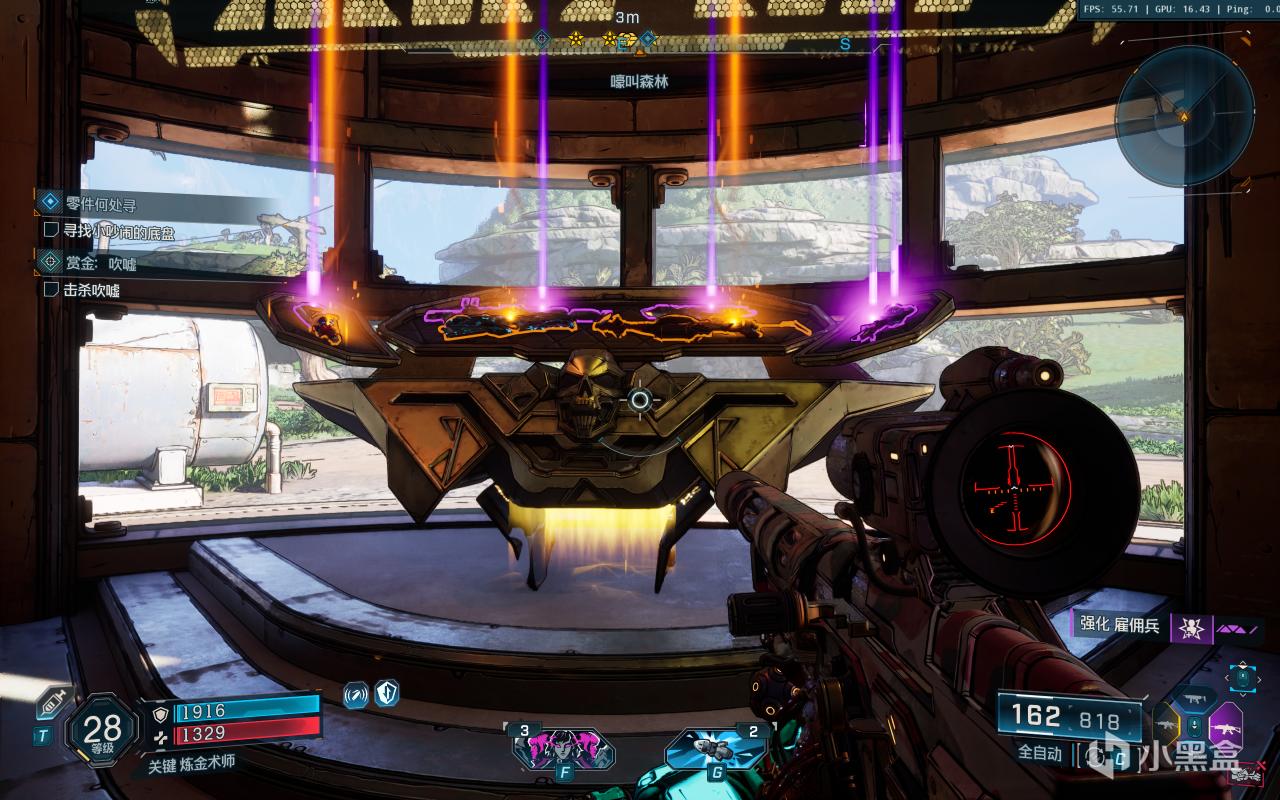Image resolution: width=1280 pixels, height=800 pixels.
Task: Toggle the 全自动 fire mode indicator
Action: [x=1040, y=753]
